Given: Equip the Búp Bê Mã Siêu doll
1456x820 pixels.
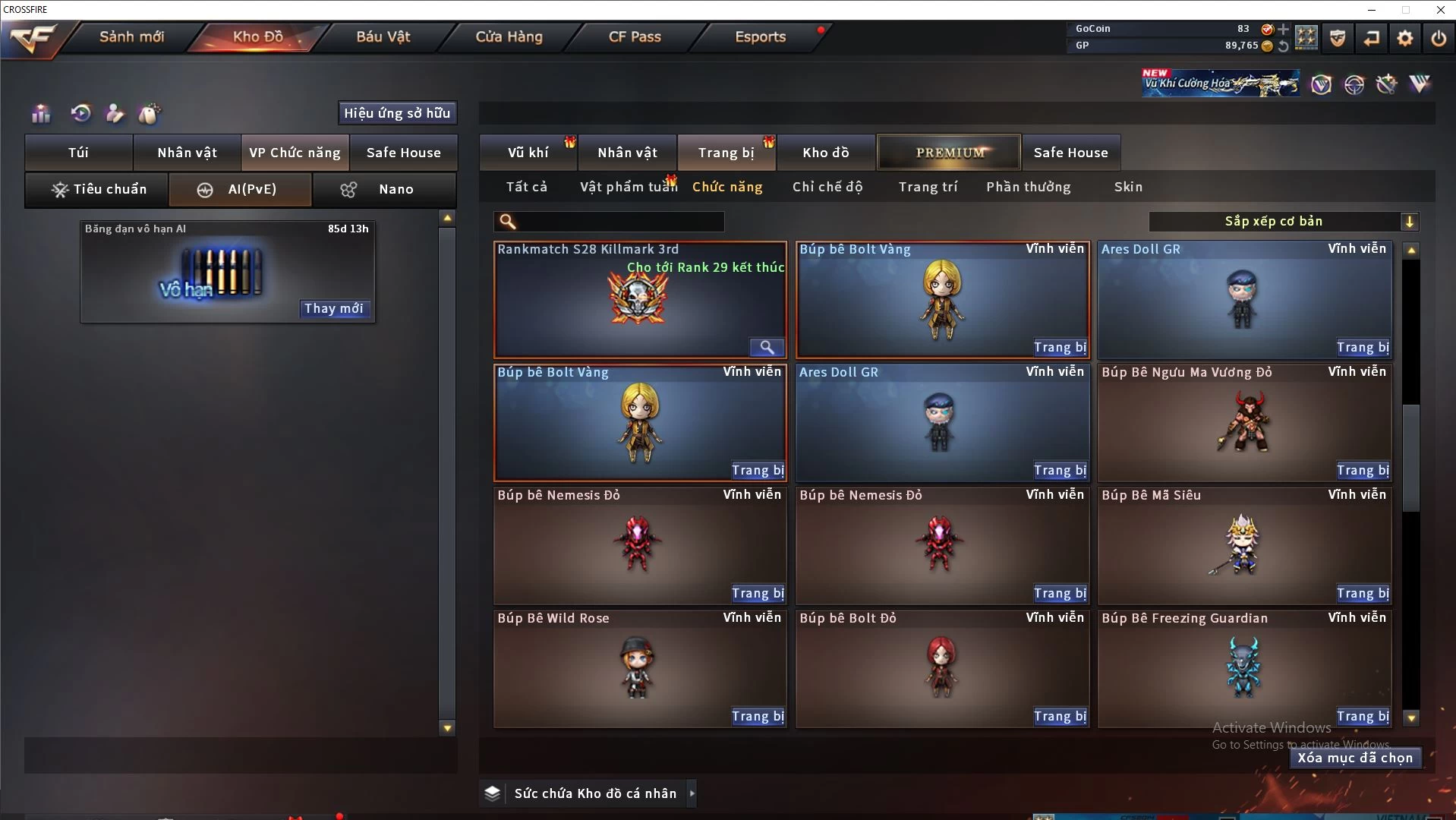Looking at the screenshot, I should click(x=1363, y=594).
